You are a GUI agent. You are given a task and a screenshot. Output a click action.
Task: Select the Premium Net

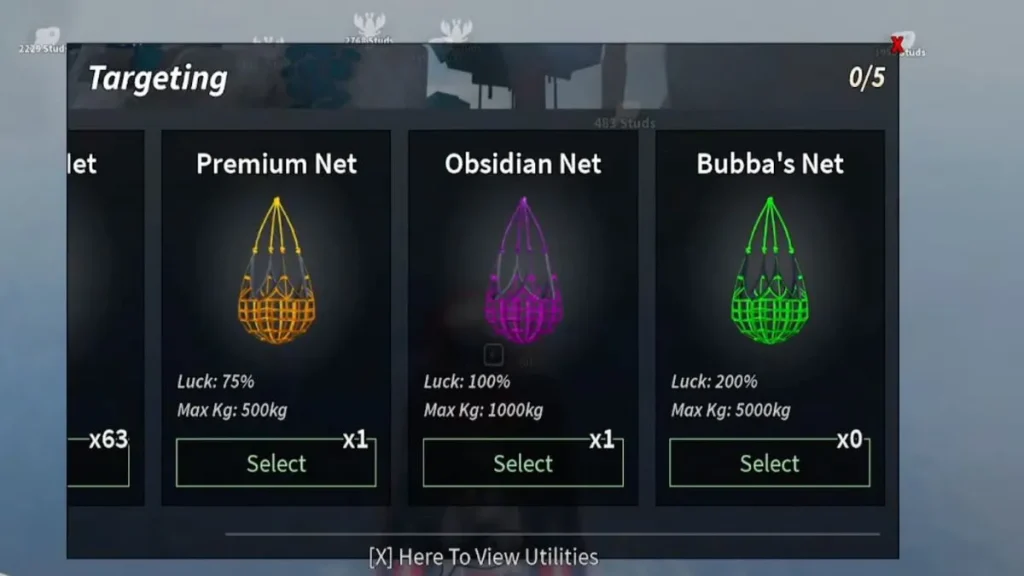click(x=276, y=463)
